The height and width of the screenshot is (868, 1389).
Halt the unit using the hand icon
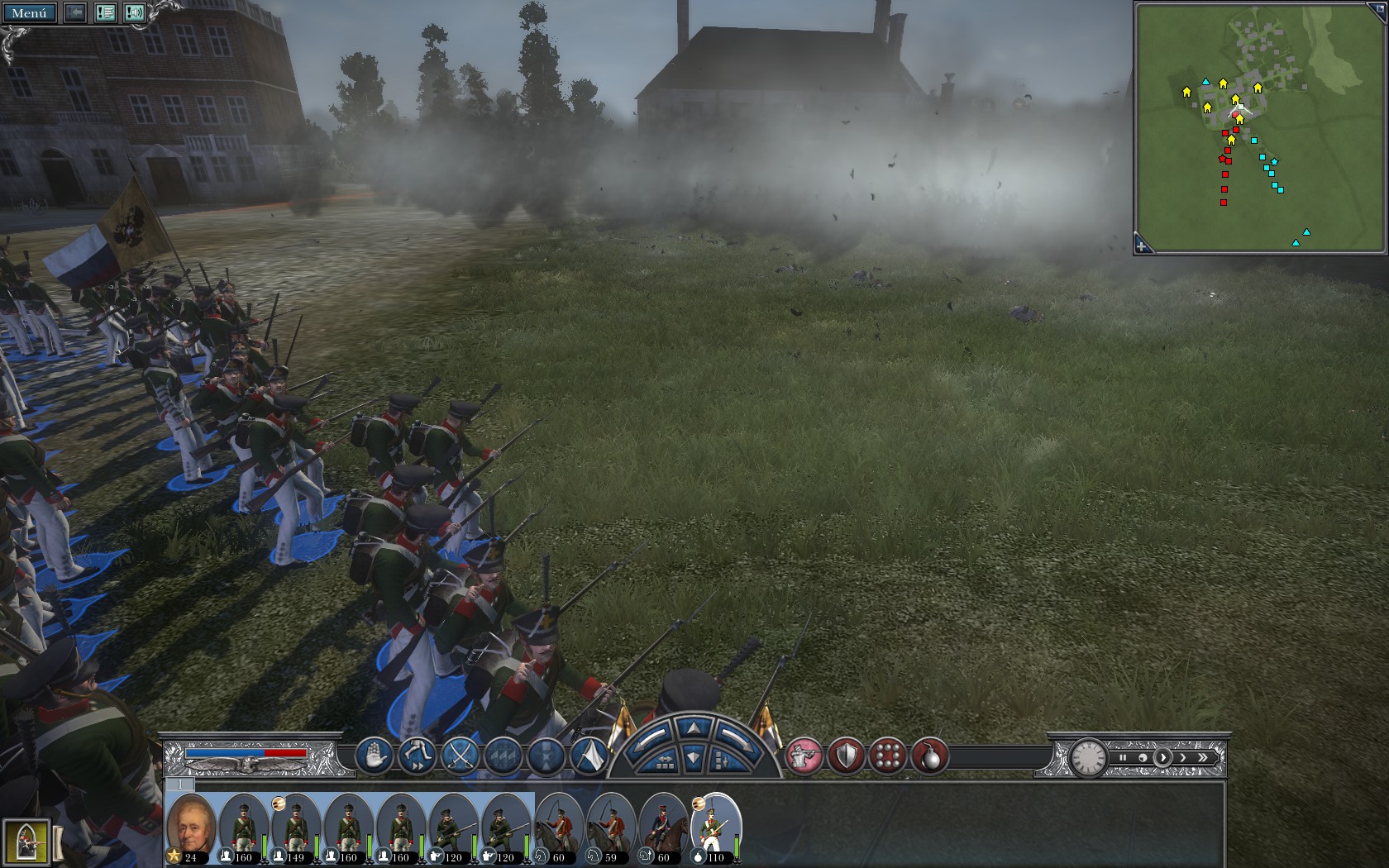373,756
